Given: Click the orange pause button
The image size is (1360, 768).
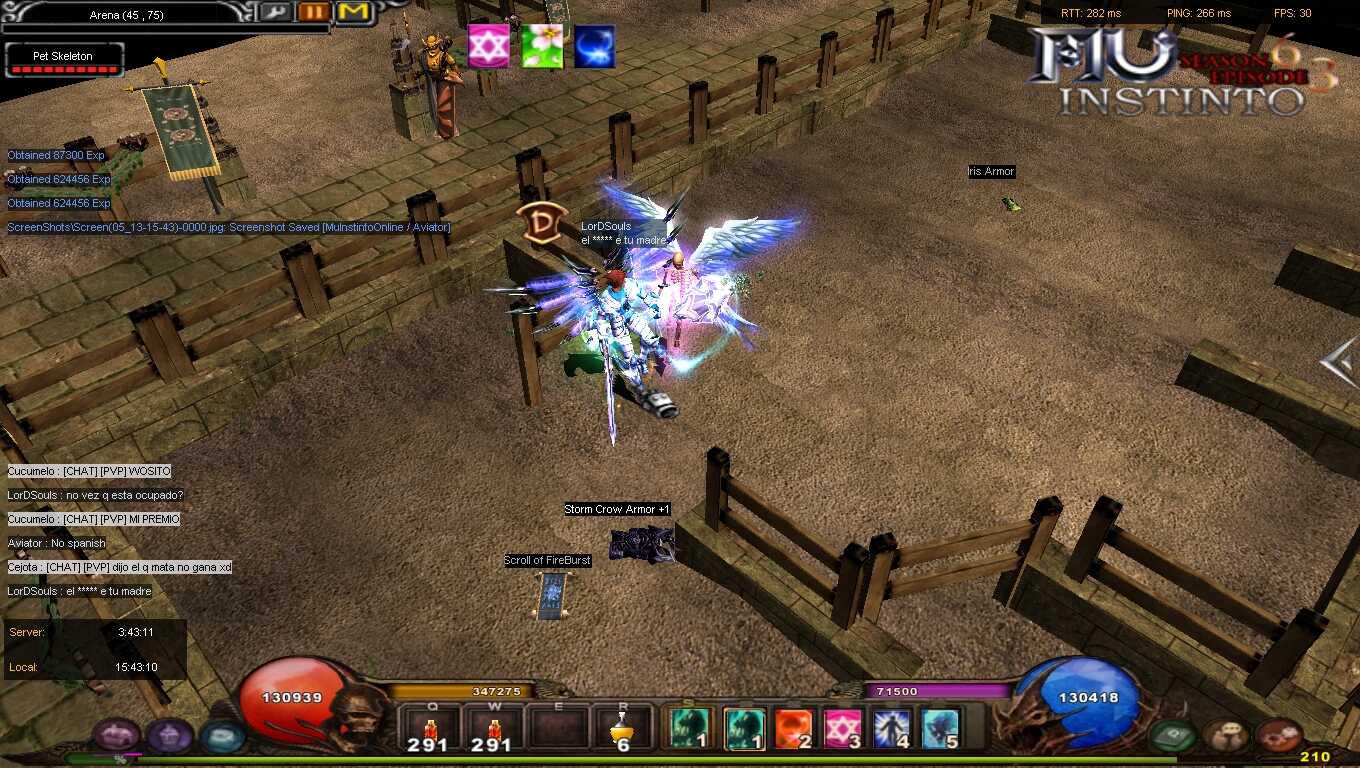Looking at the screenshot, I should [314, 12].
